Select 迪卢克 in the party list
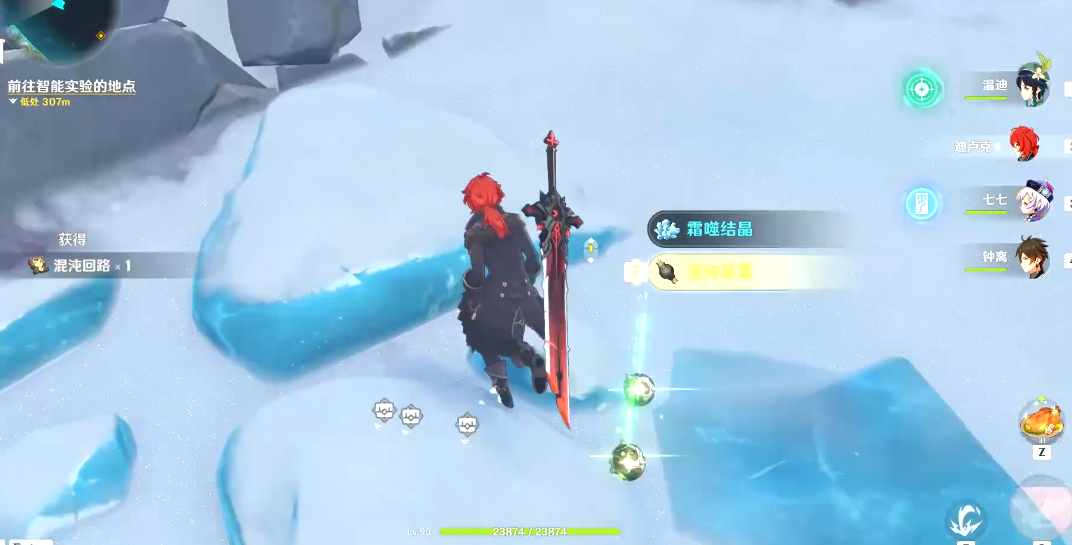Screen dimensions: 1072x545 tap(1022, 144)
